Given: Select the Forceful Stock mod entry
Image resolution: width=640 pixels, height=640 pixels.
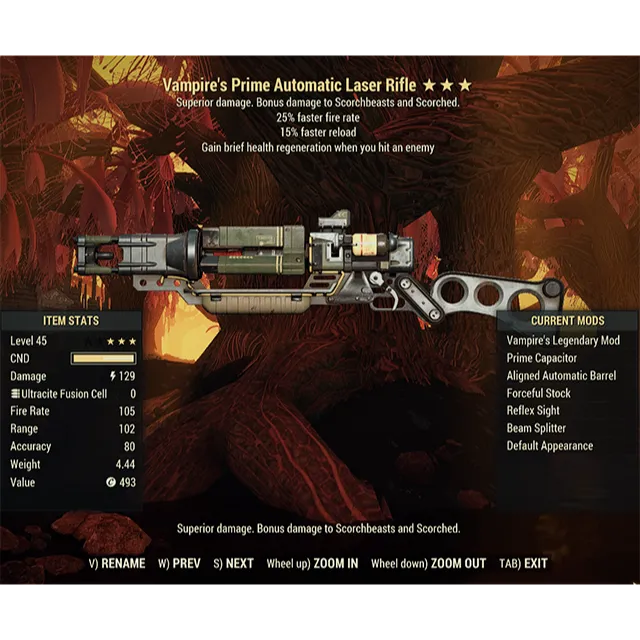Looking at the screenshot, I should click(539, 393).
